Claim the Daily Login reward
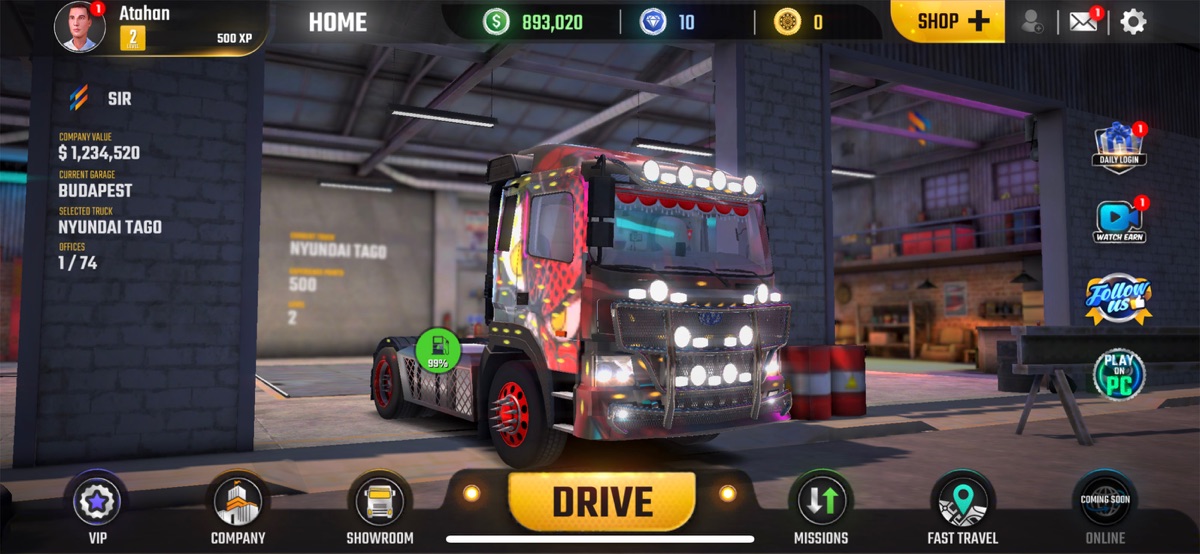The image size is (1200, 554). coord(1119,148)
